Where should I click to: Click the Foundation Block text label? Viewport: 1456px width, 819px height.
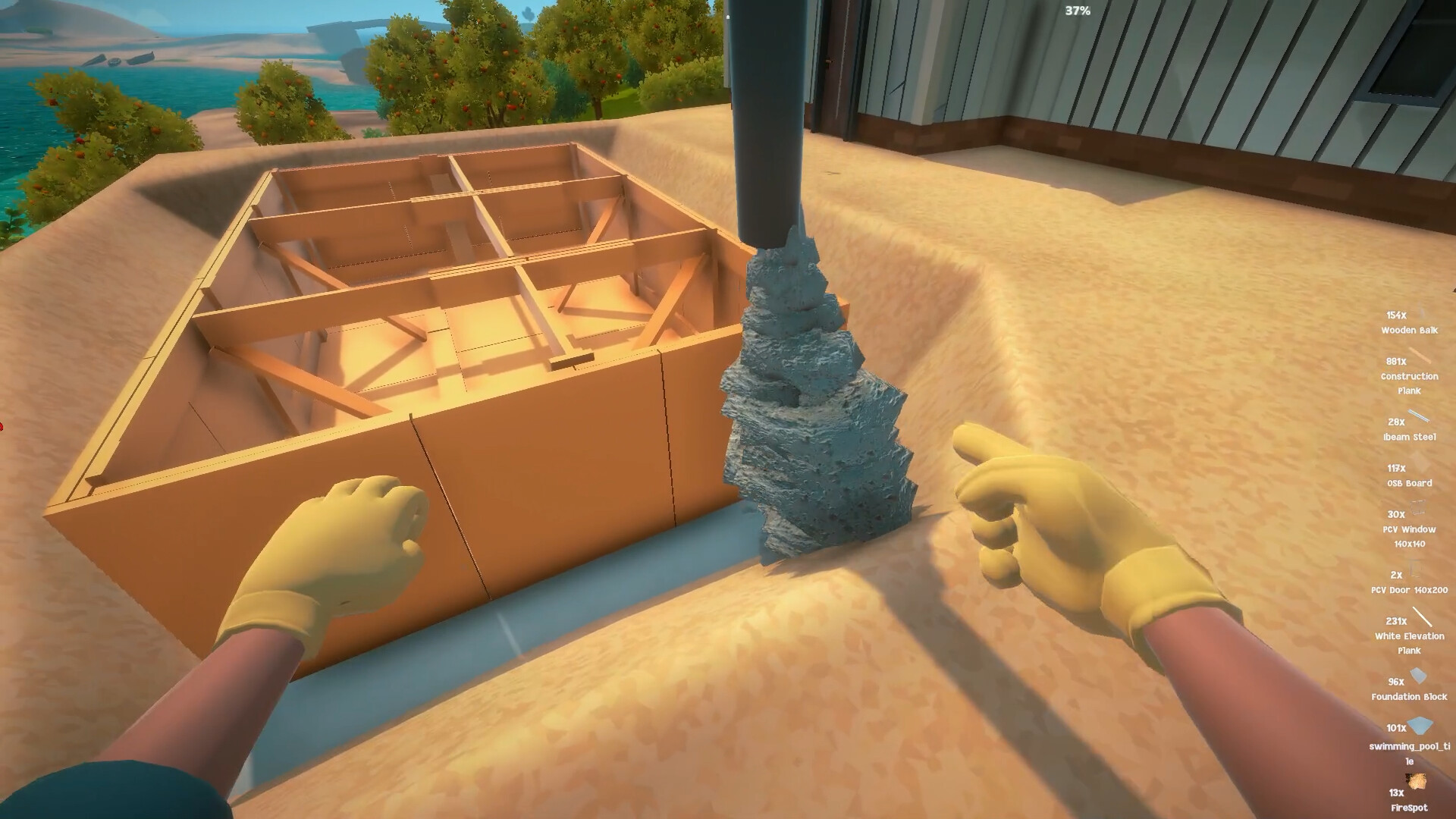coord(1408,698)
